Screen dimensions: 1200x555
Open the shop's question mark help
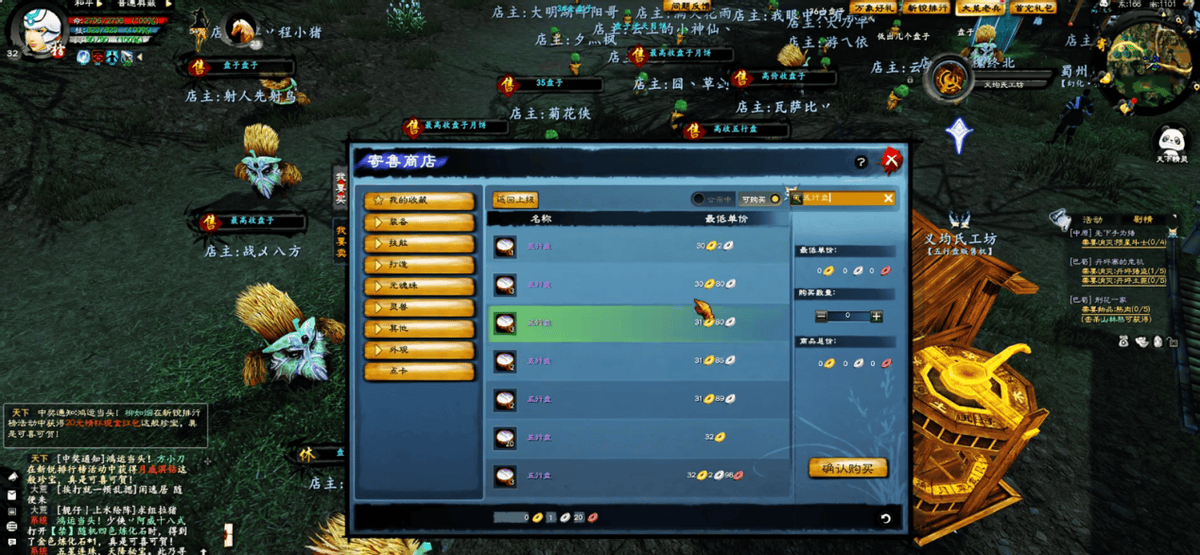coord(861,162)
